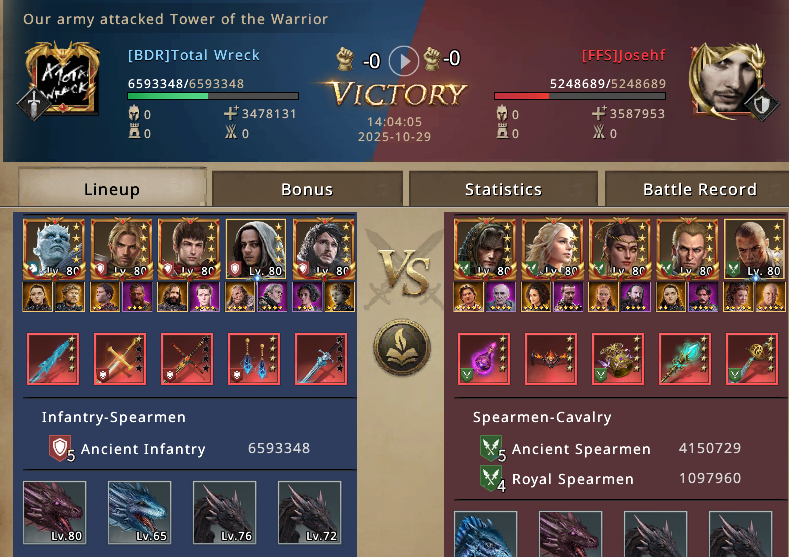Open Josehf's player avatar
The image size is (789, 557).
[728, 82]
